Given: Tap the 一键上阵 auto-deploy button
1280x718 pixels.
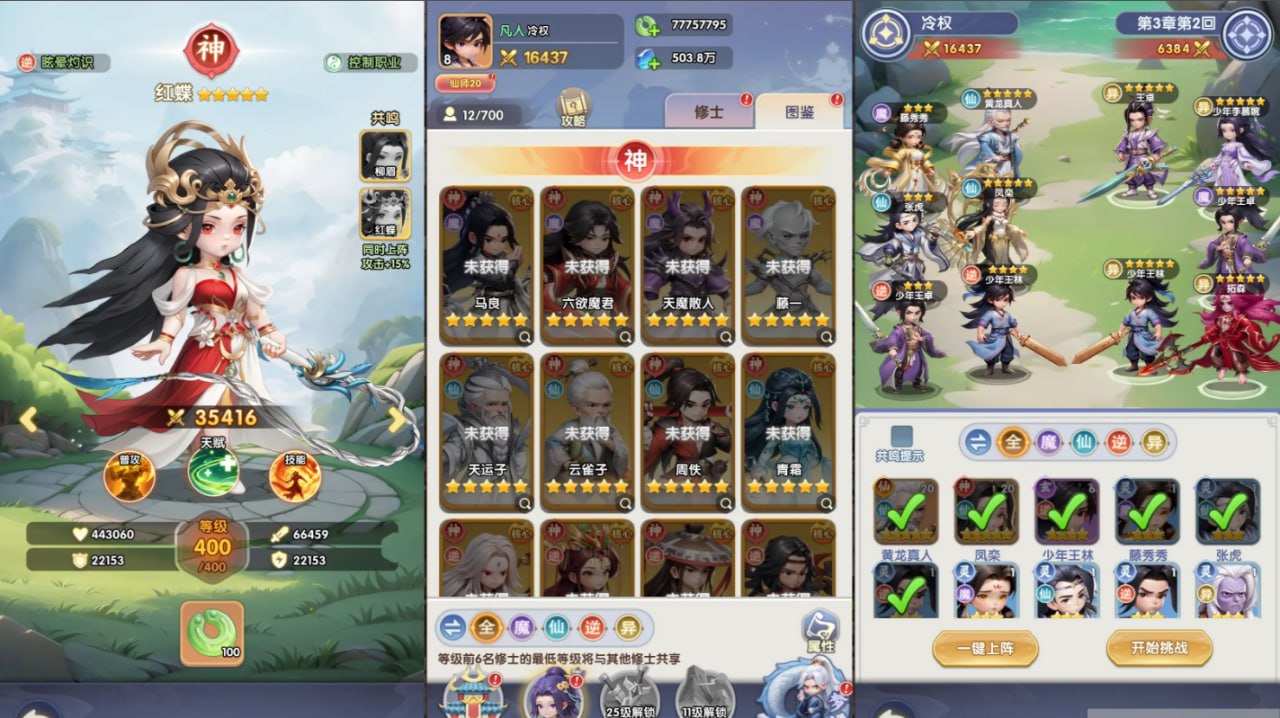Looking at the screenshot, I should pyautogui.click(x=985, y=648).
